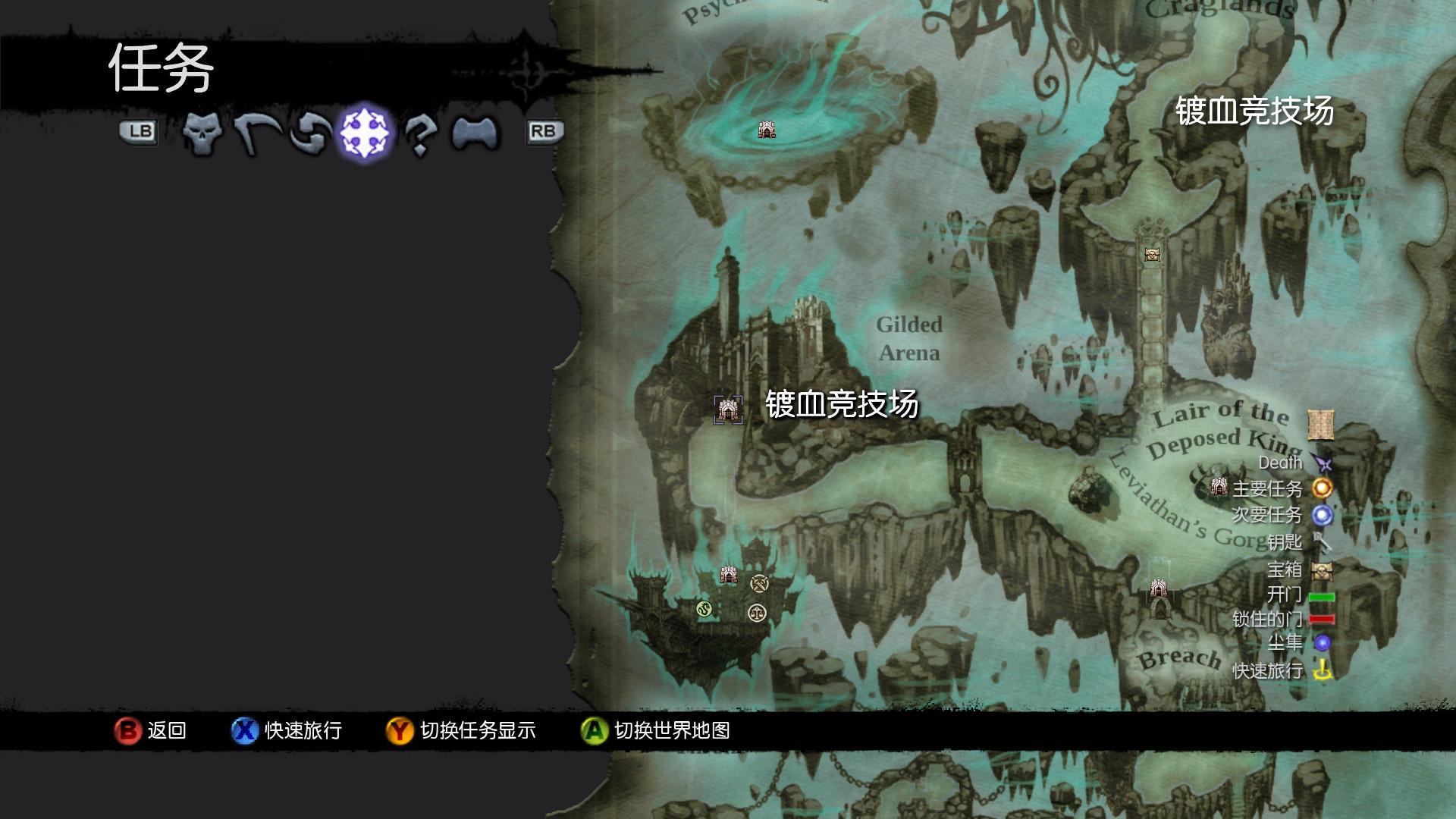Toggle 切换任务显示 quest display
Image resolution: width=1456 pixels, height=819 pixels.
461,730
